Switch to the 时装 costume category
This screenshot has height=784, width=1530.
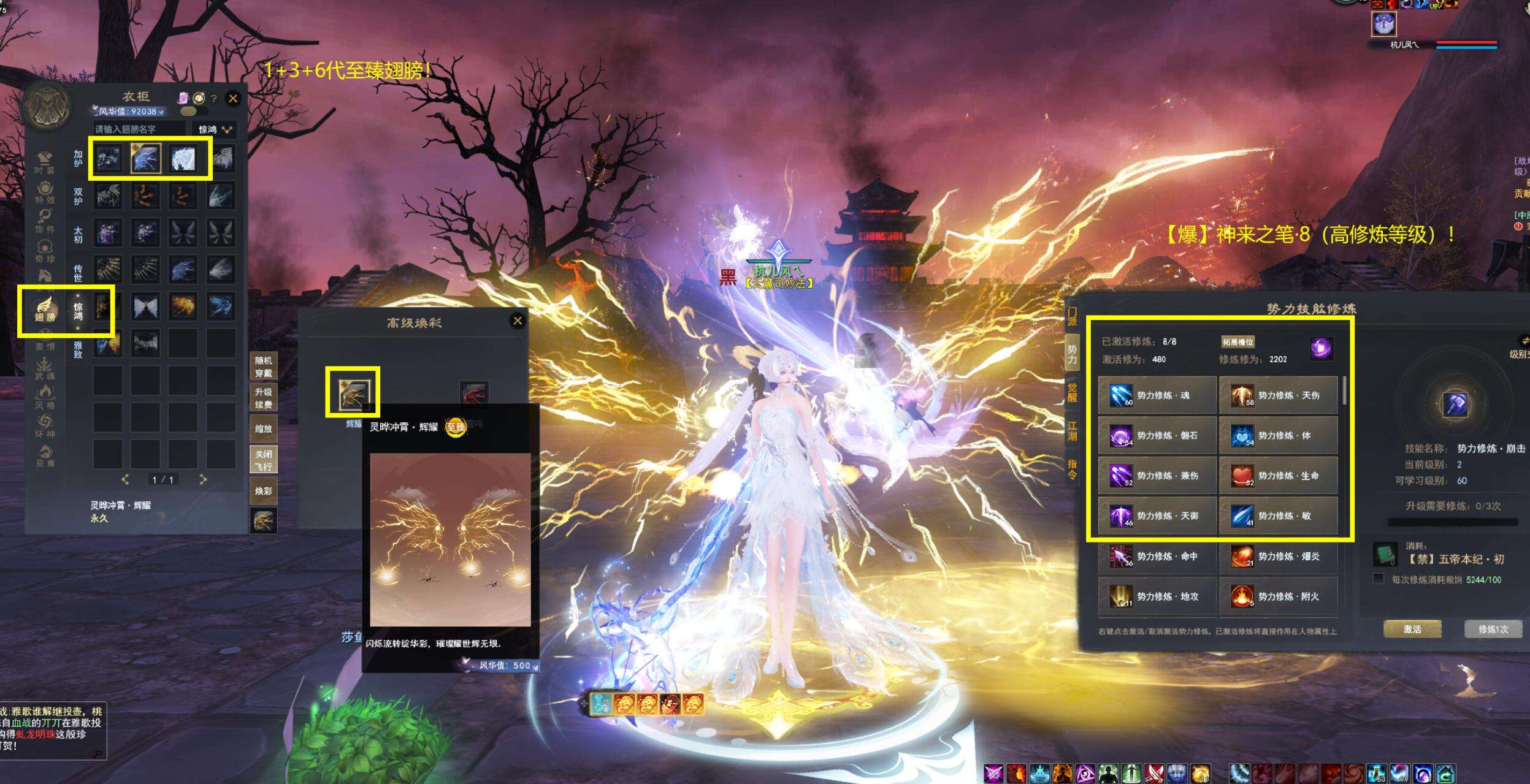45,163
